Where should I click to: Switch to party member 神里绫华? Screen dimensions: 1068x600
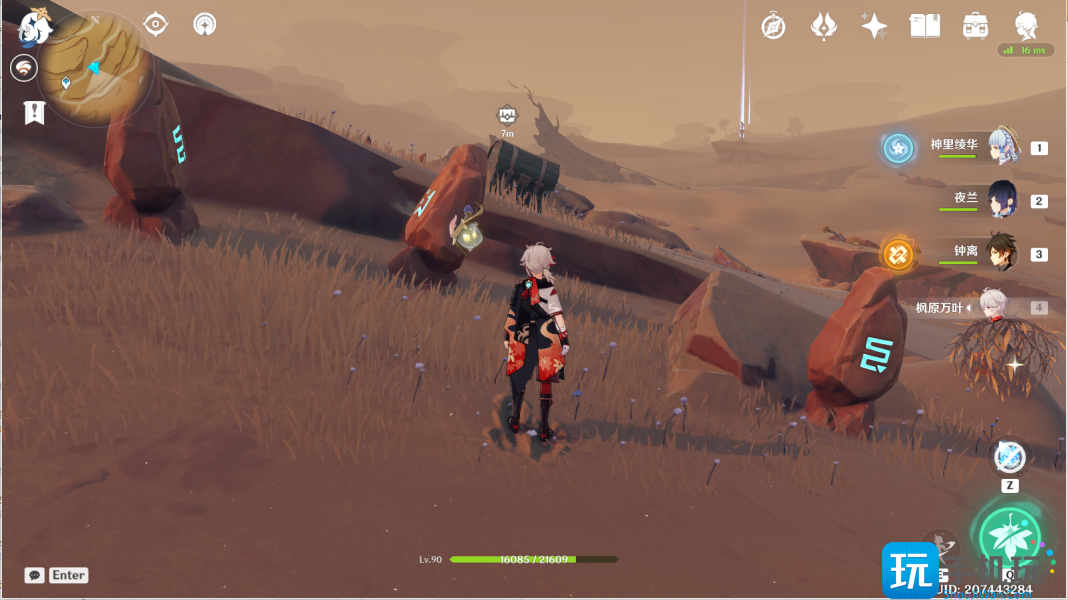[1002, 147]
